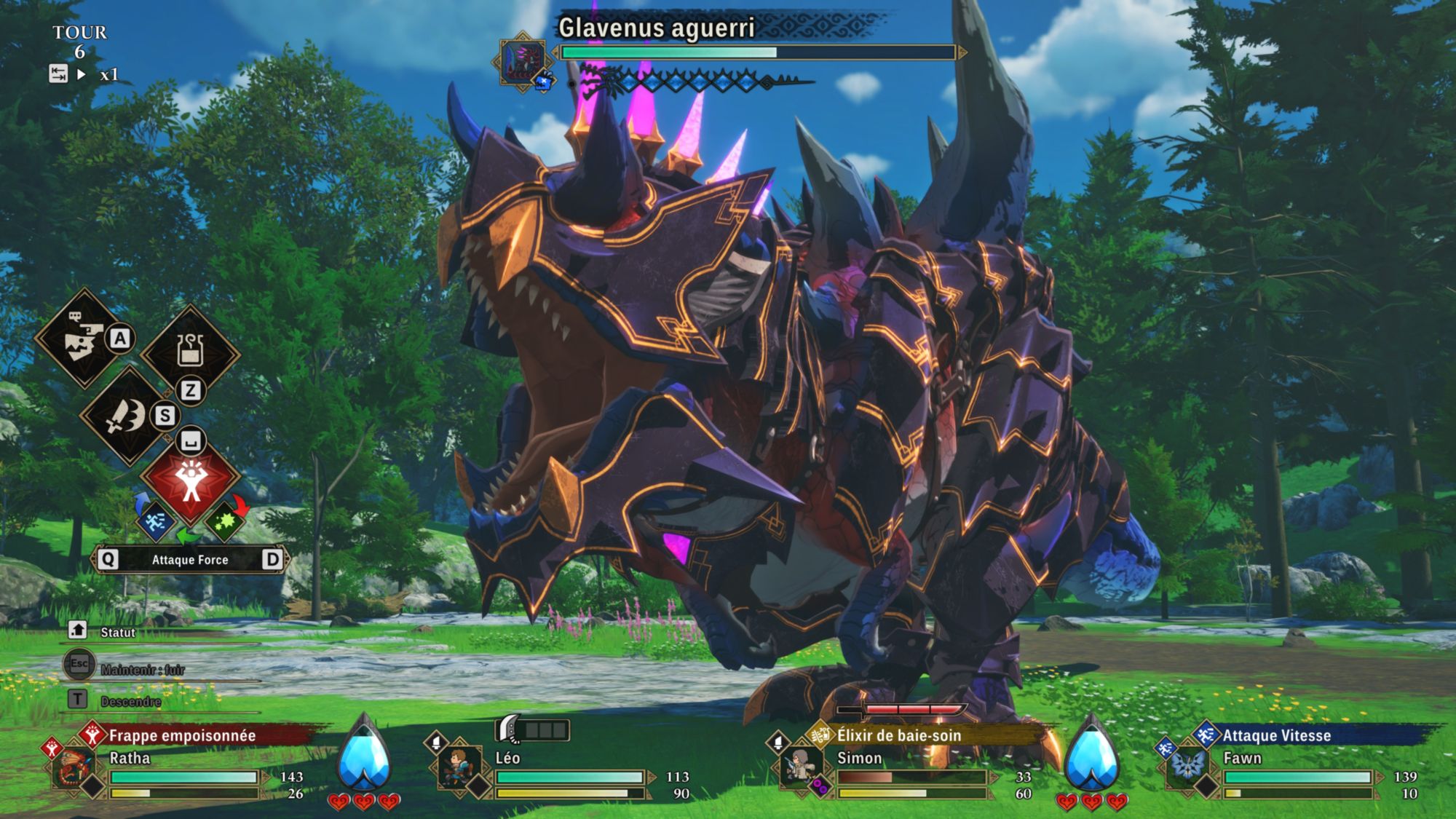Click the Glavenus aguerri enemy portrait icon

[523, 61]
